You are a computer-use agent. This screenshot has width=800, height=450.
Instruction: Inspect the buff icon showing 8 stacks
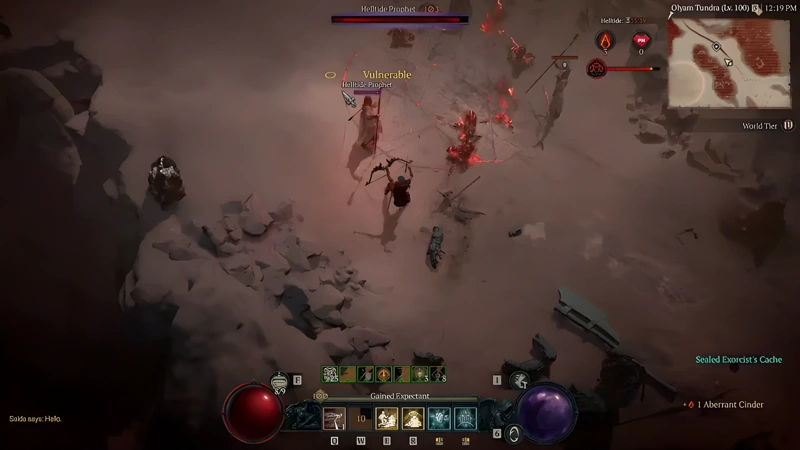tap(439, 374)
